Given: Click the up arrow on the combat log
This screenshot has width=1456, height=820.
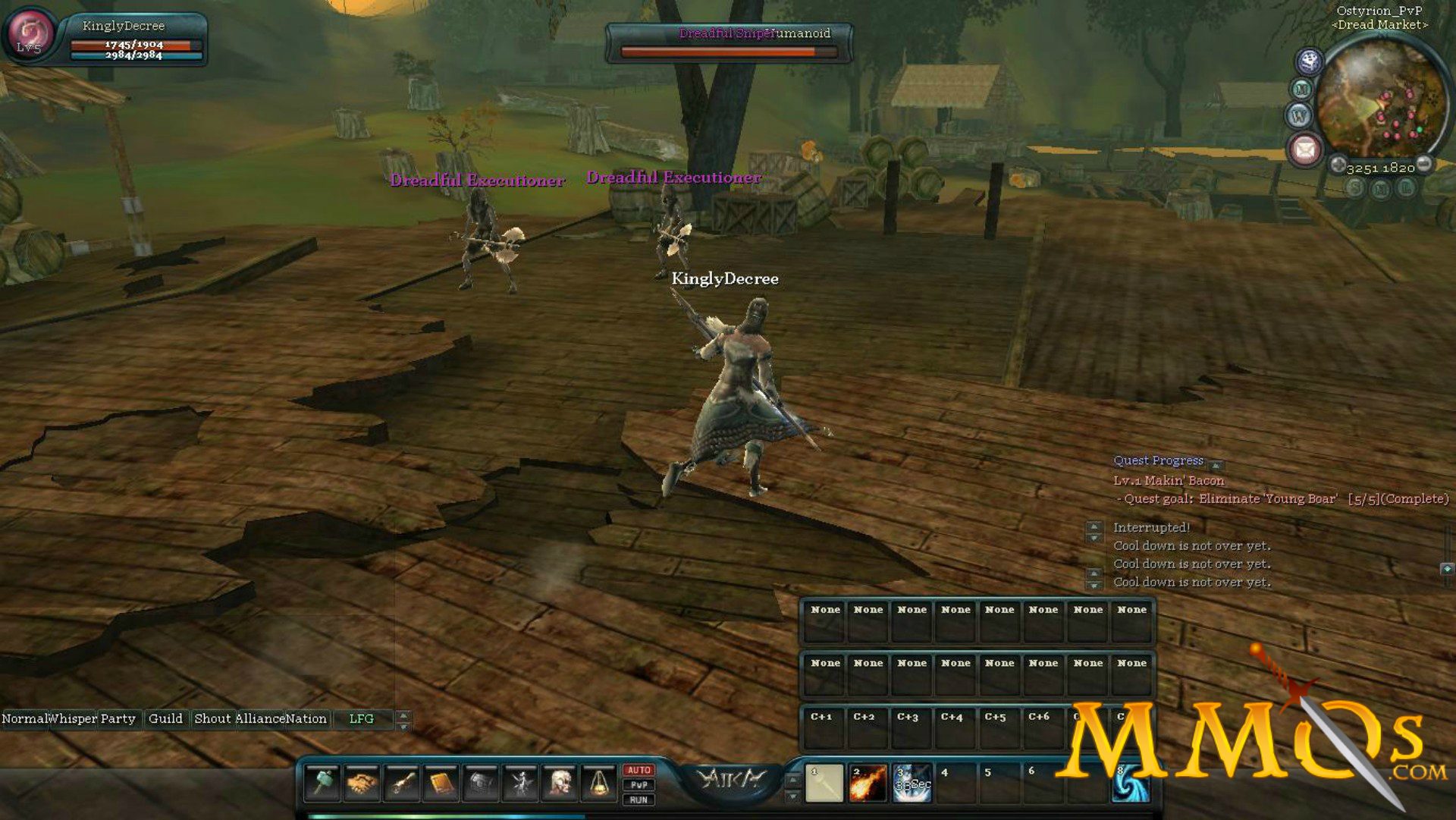Looking at the screenshot, I should (x=1093, y=528).
